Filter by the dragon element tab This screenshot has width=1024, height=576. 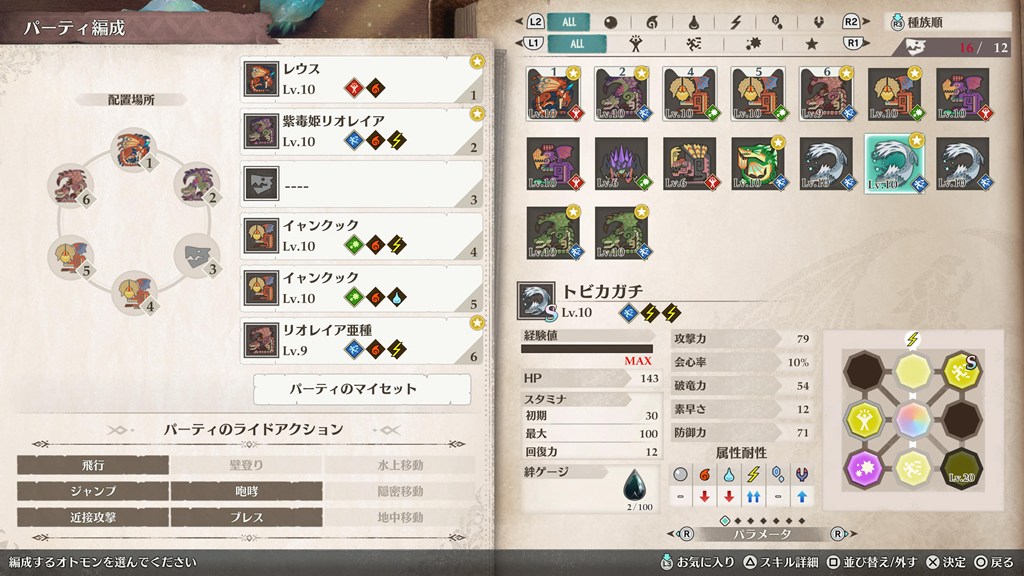click(x=816, y=22)
